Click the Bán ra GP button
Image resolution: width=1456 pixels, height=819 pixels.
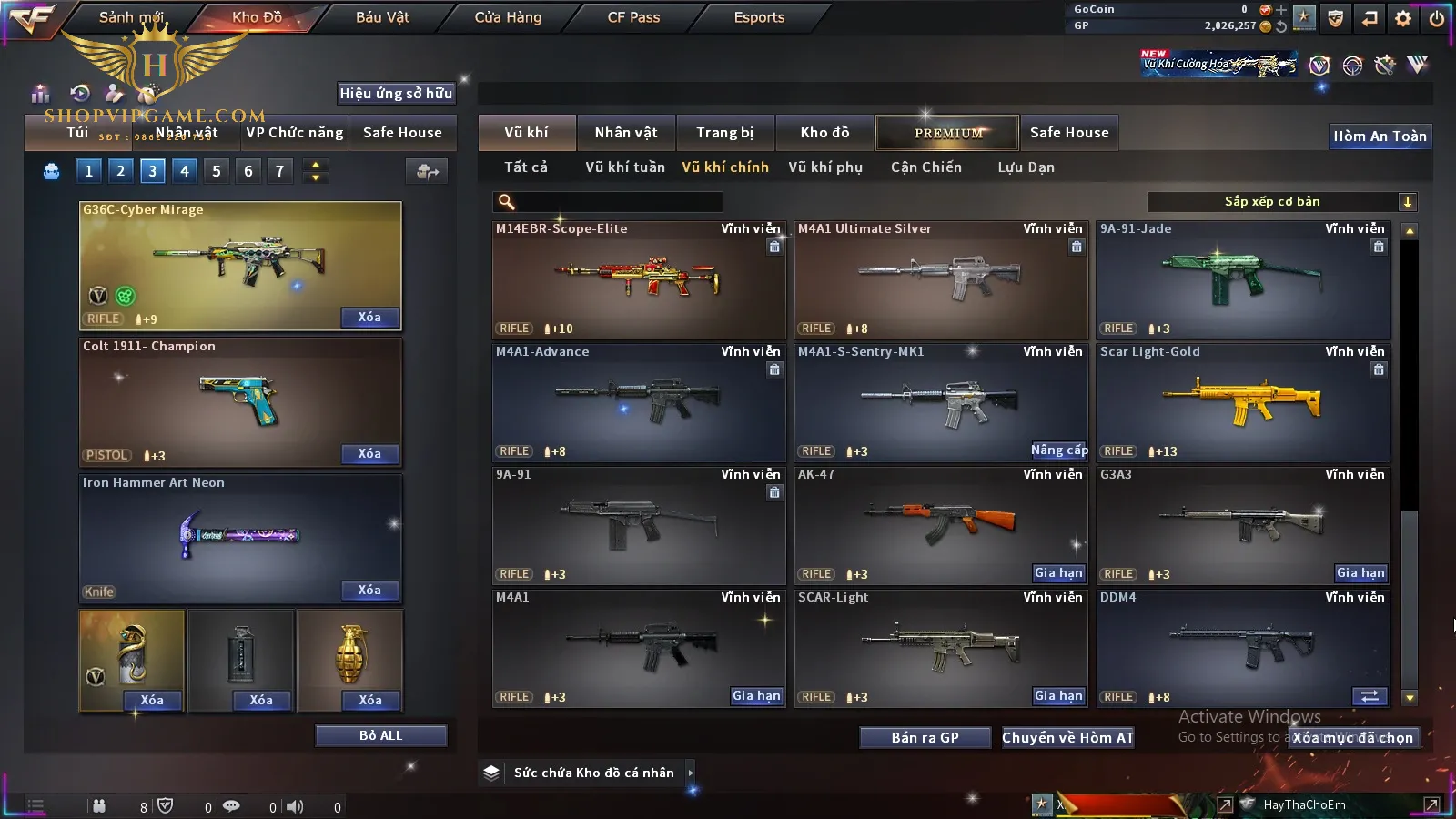click(925, 738)
